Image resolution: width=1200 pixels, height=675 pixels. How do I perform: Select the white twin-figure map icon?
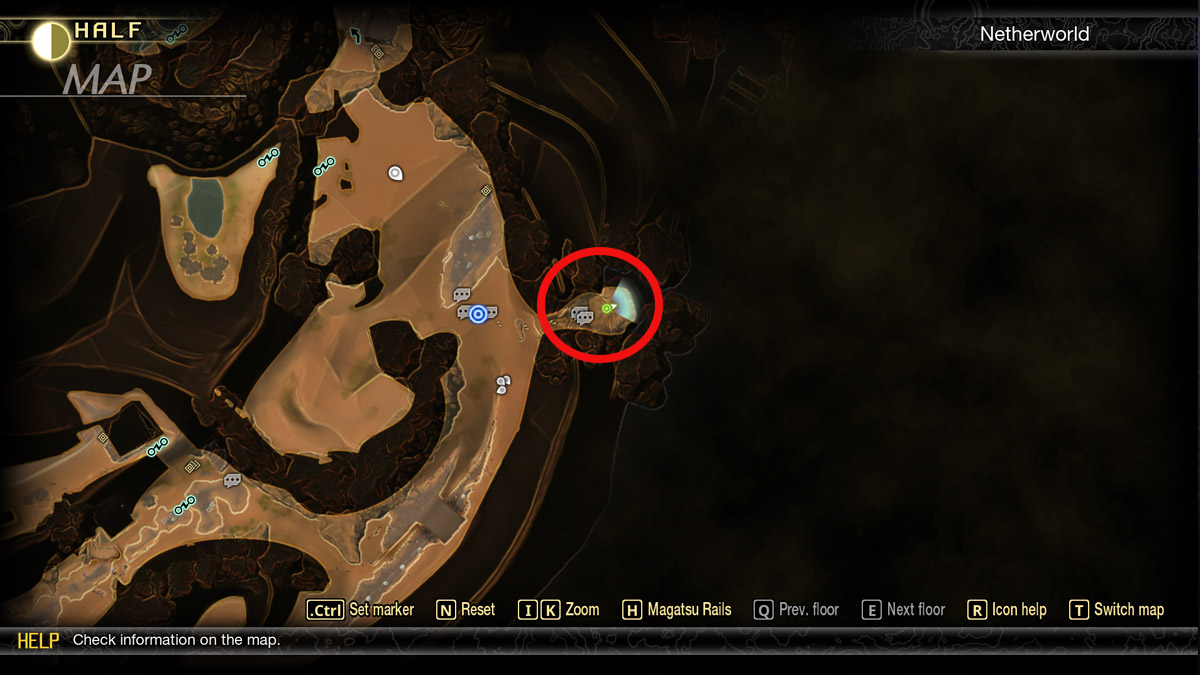coord(503,384)
